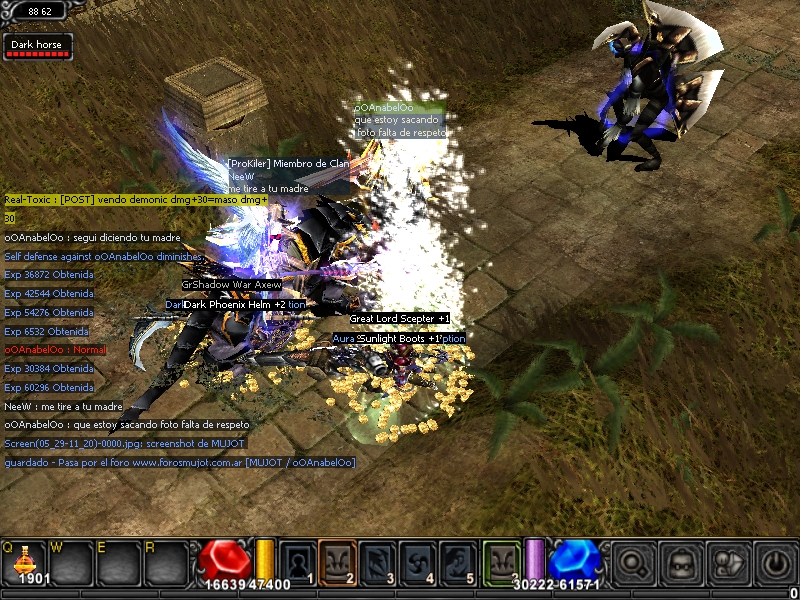Activate the highlighted skill in slot 2

[338, 562]
